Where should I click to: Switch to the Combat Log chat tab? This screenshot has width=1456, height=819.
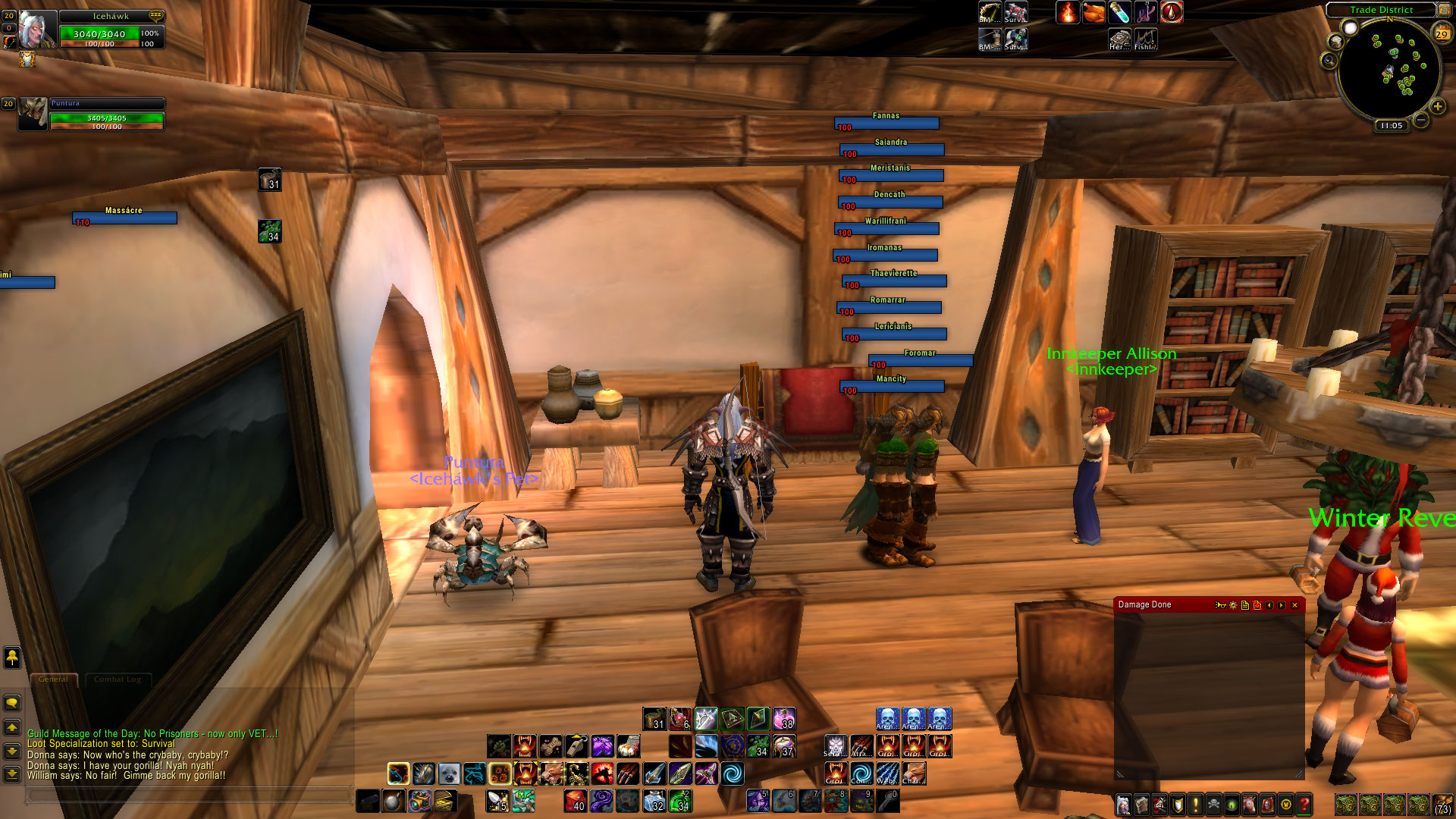pyautogui.click(x=118, y=679)
